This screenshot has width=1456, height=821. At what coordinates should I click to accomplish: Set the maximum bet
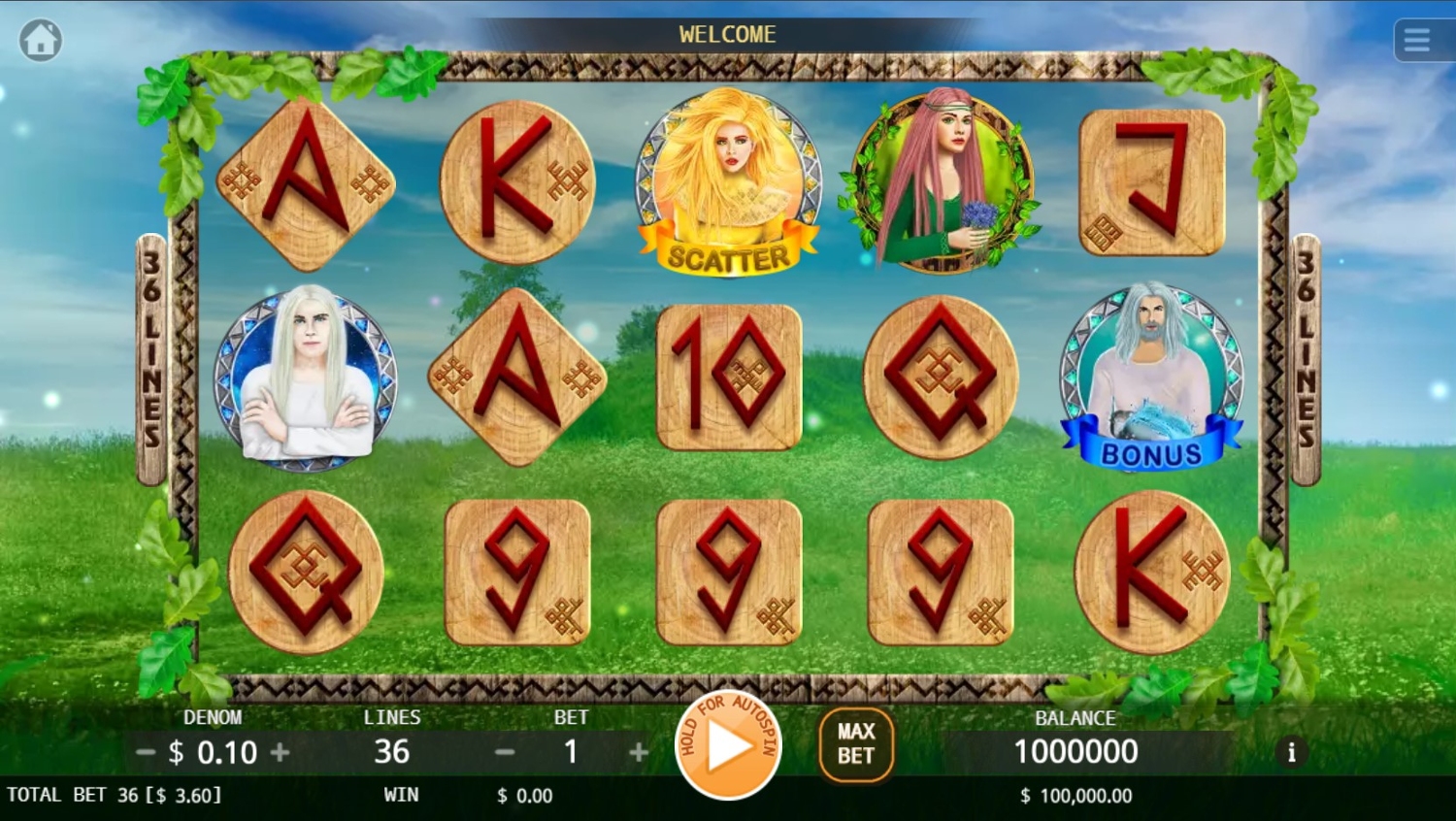(856, 744)
